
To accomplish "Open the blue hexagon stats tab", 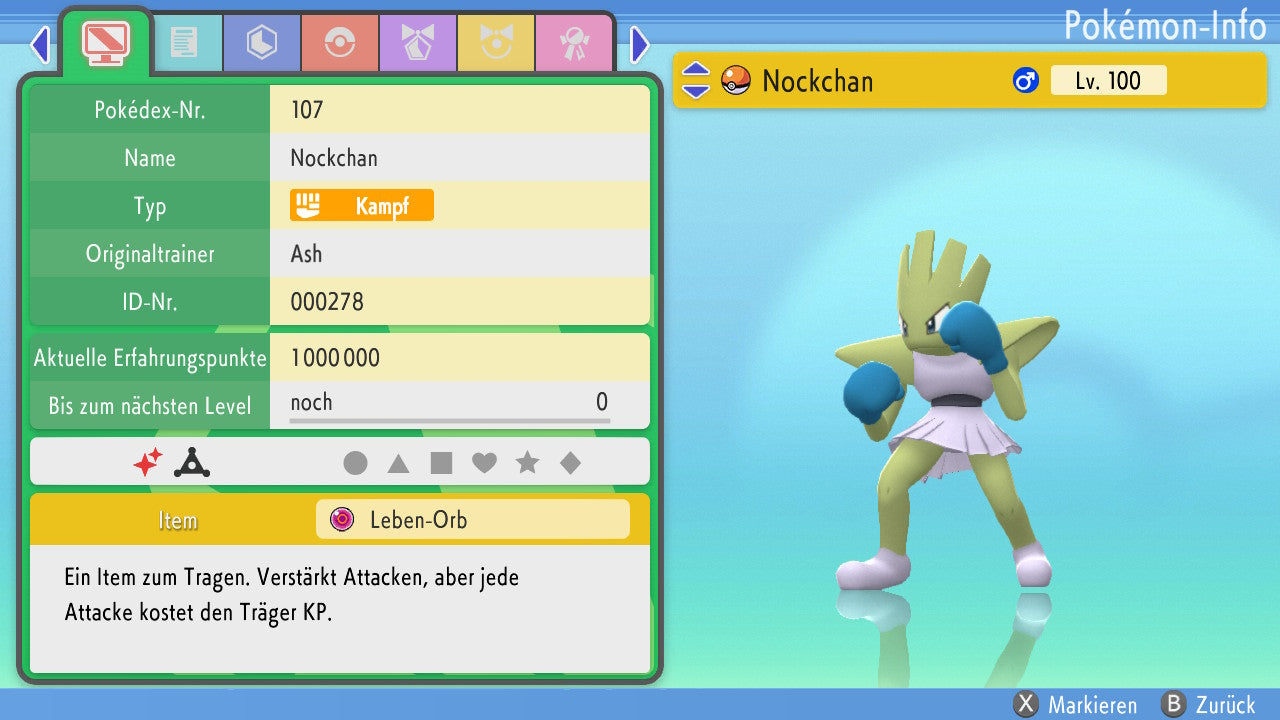I will 261,43.
